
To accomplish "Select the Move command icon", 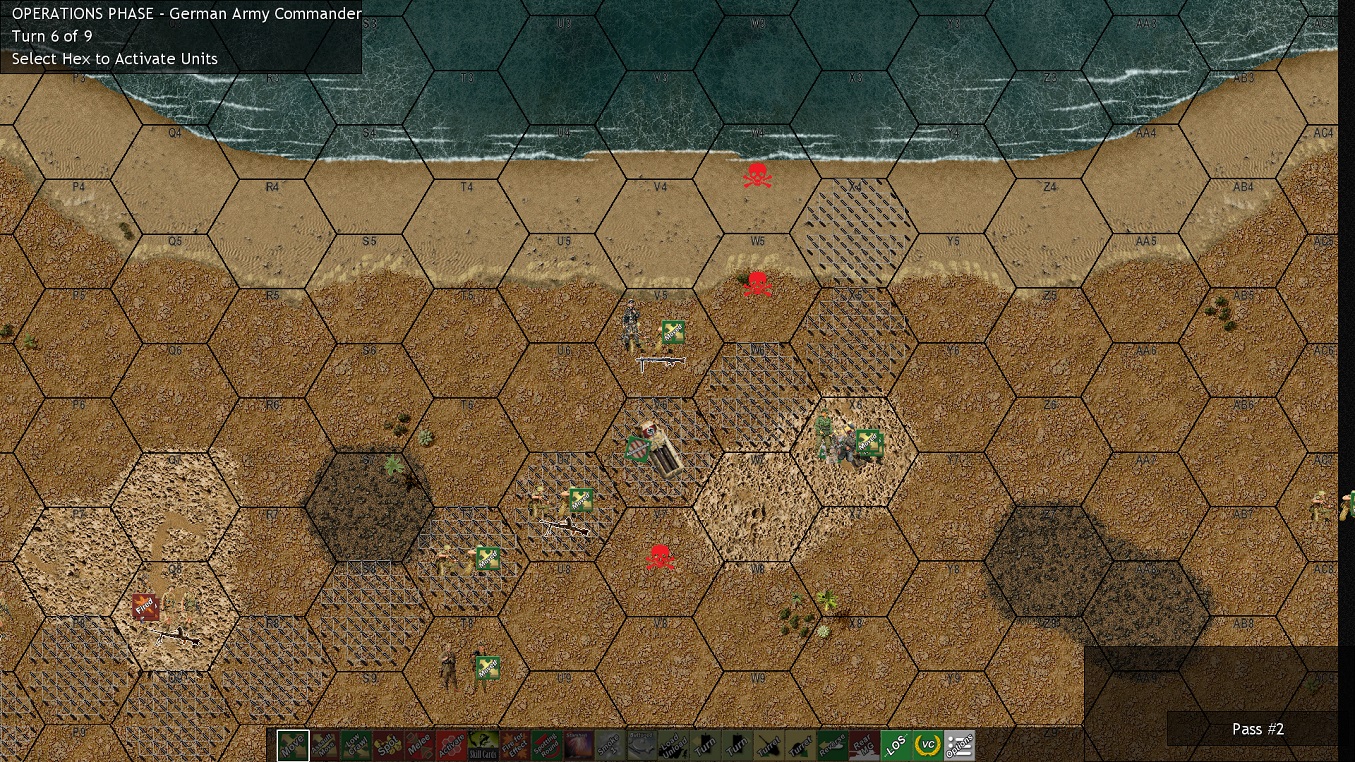I will tap(291, 745).
